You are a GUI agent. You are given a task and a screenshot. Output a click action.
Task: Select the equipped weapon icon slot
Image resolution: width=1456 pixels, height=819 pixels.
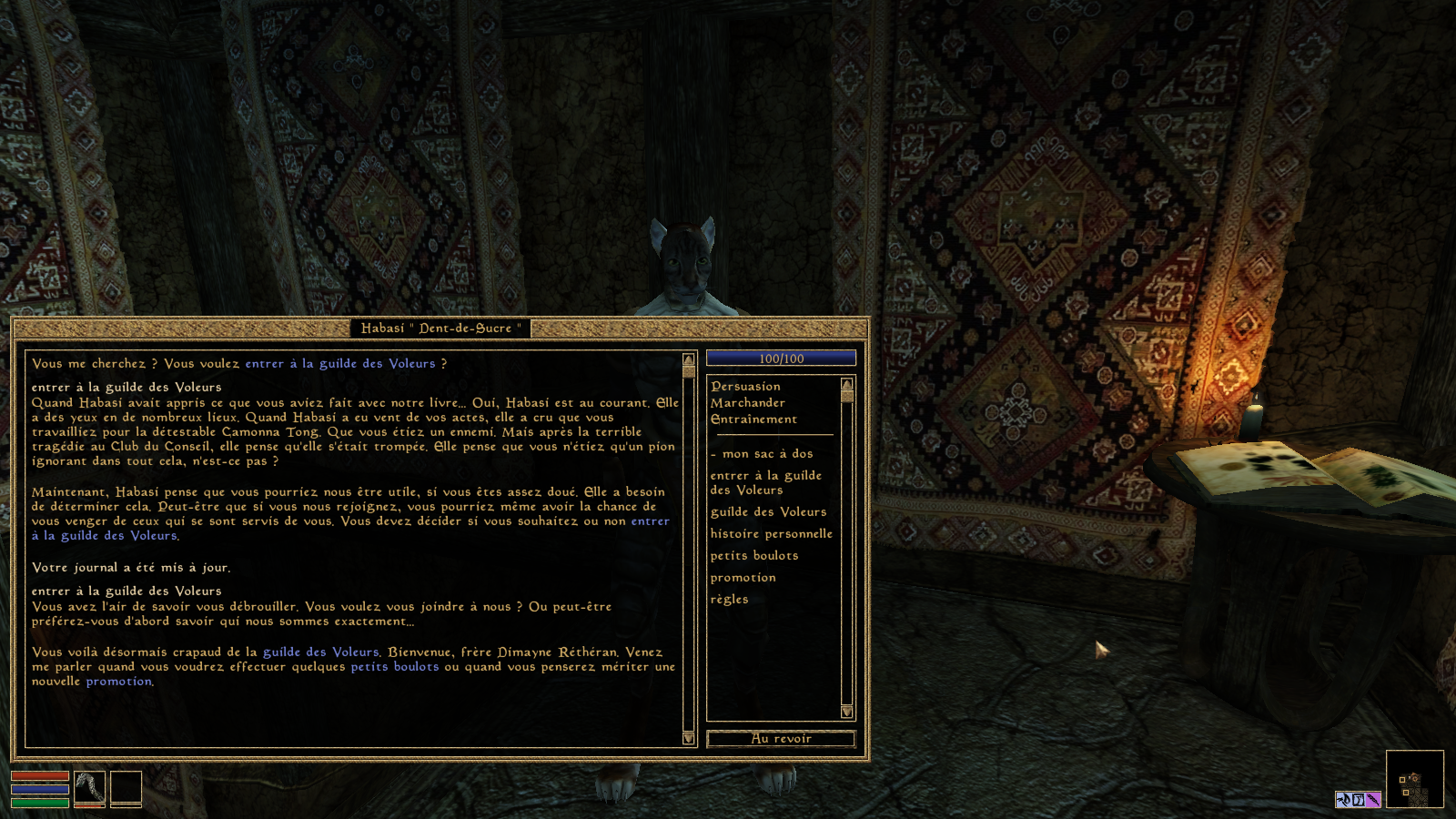(90, 788)
